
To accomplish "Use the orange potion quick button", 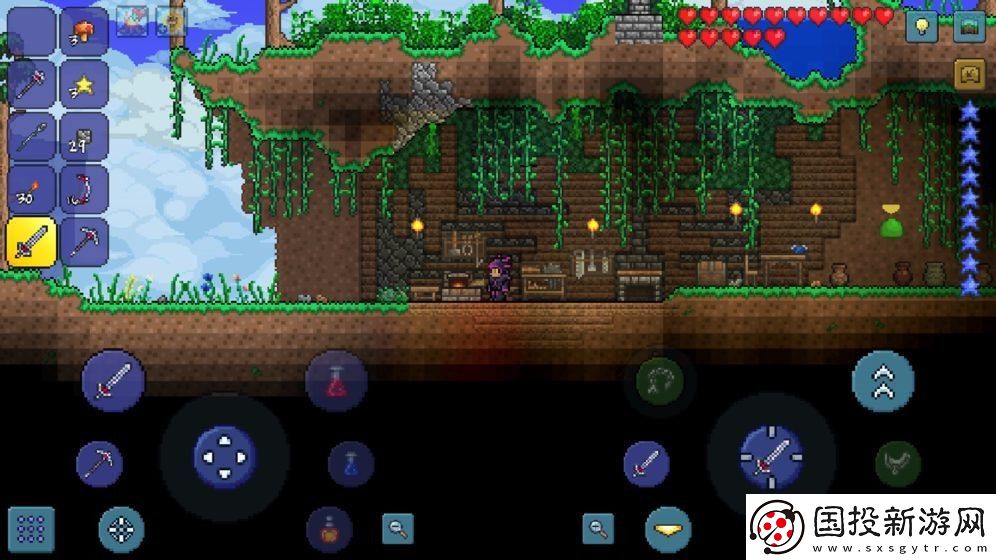I will 329,528.
